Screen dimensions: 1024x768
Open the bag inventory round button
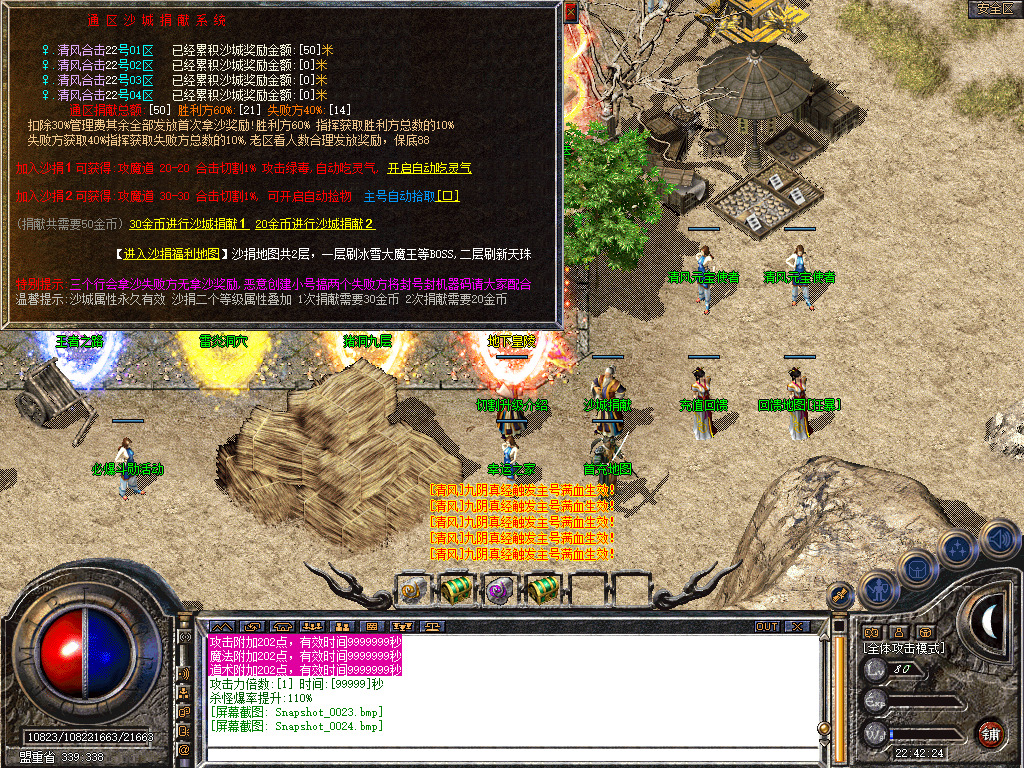pos(916,568)
